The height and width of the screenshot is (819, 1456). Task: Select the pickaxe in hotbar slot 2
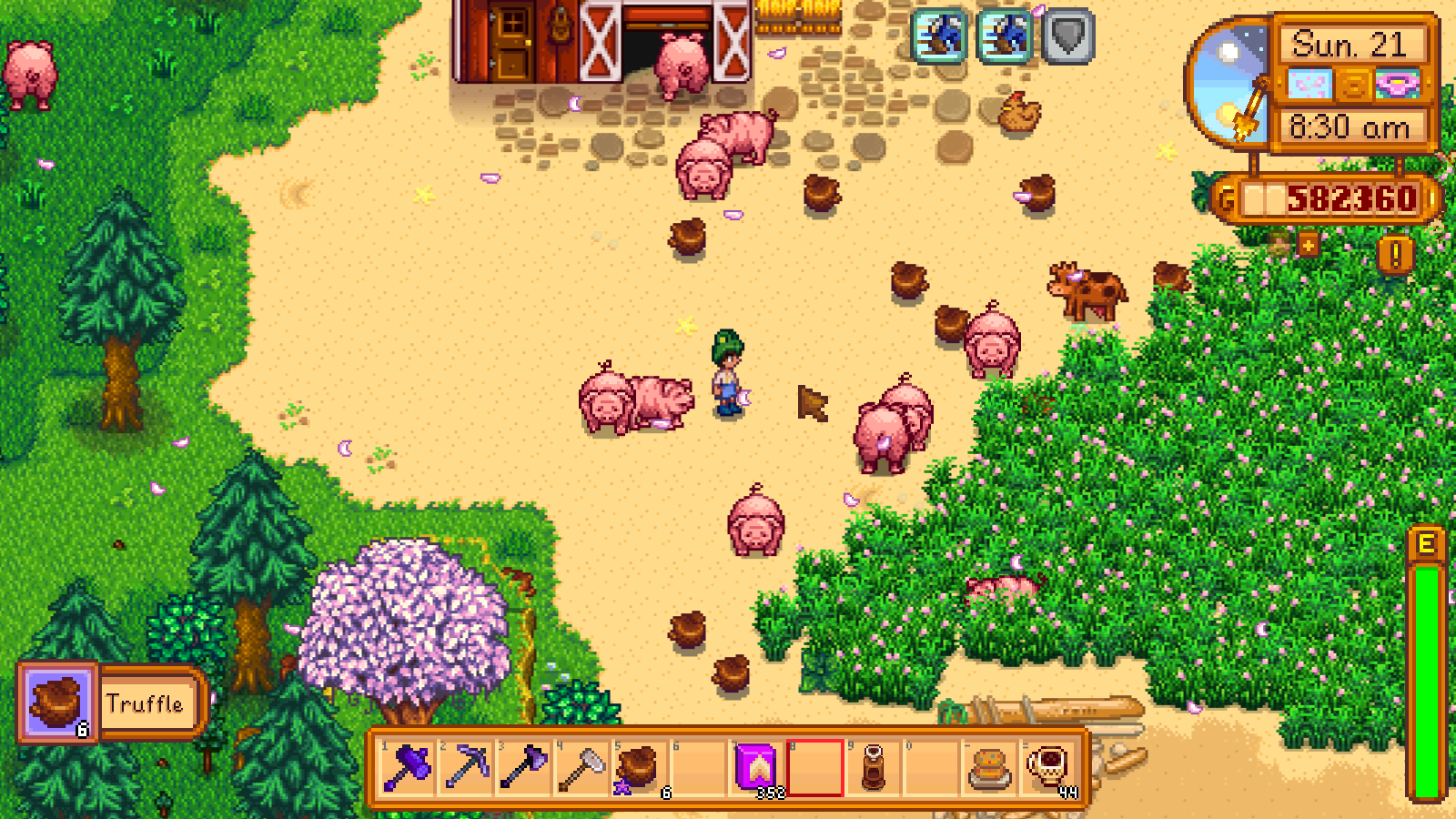click(x=466, y=772)
